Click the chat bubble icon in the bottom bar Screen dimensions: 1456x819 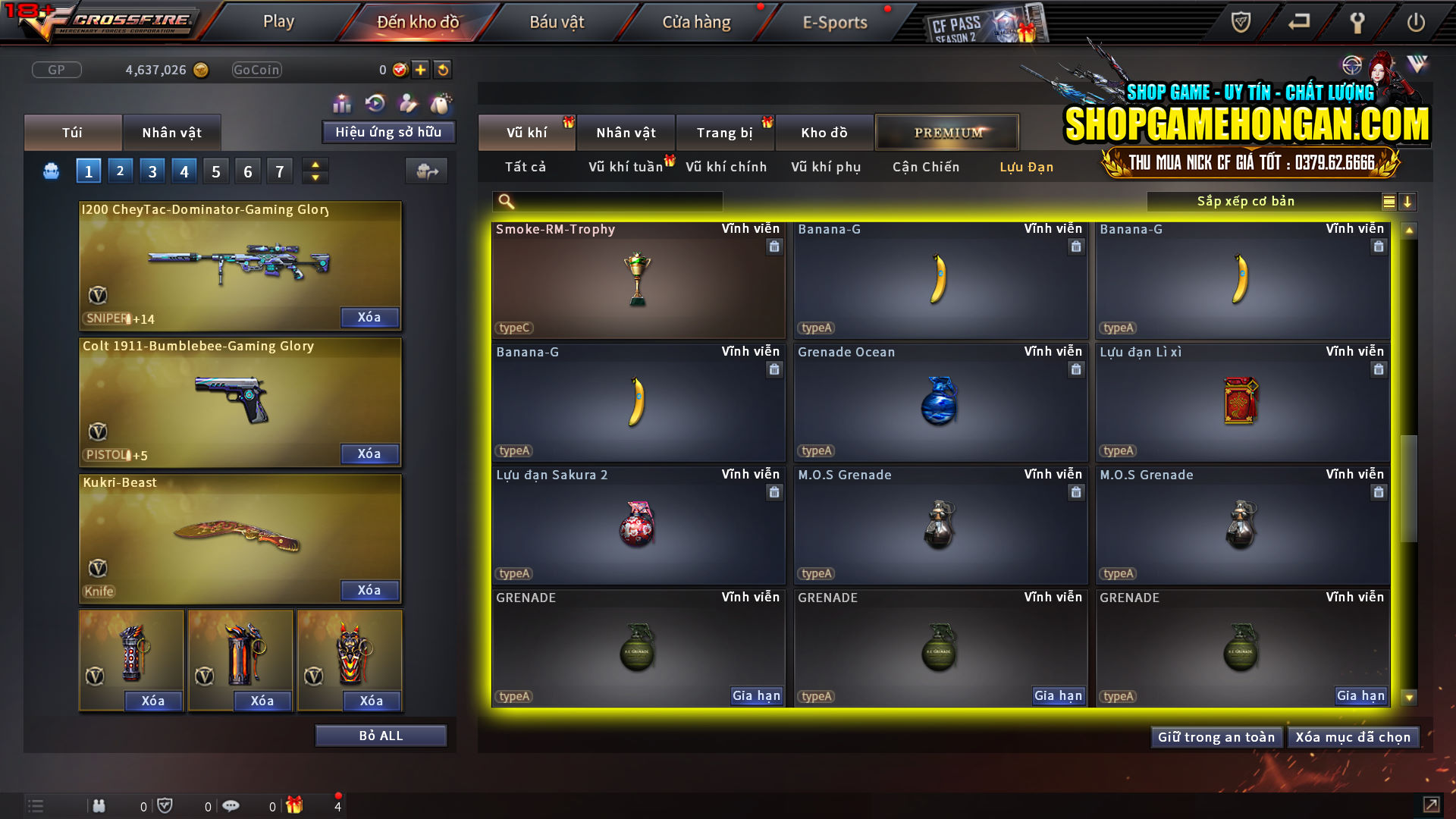(x=231, y=805)
